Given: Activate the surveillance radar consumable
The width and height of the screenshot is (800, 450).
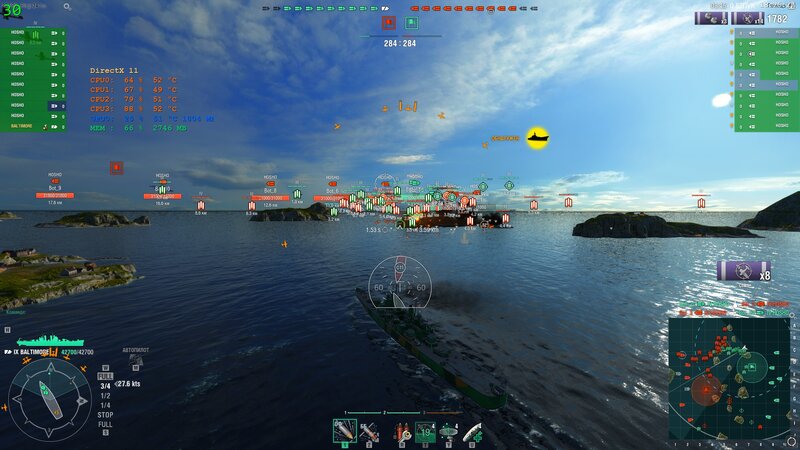Looking at the screenshot, I should (x=449, y=432).
